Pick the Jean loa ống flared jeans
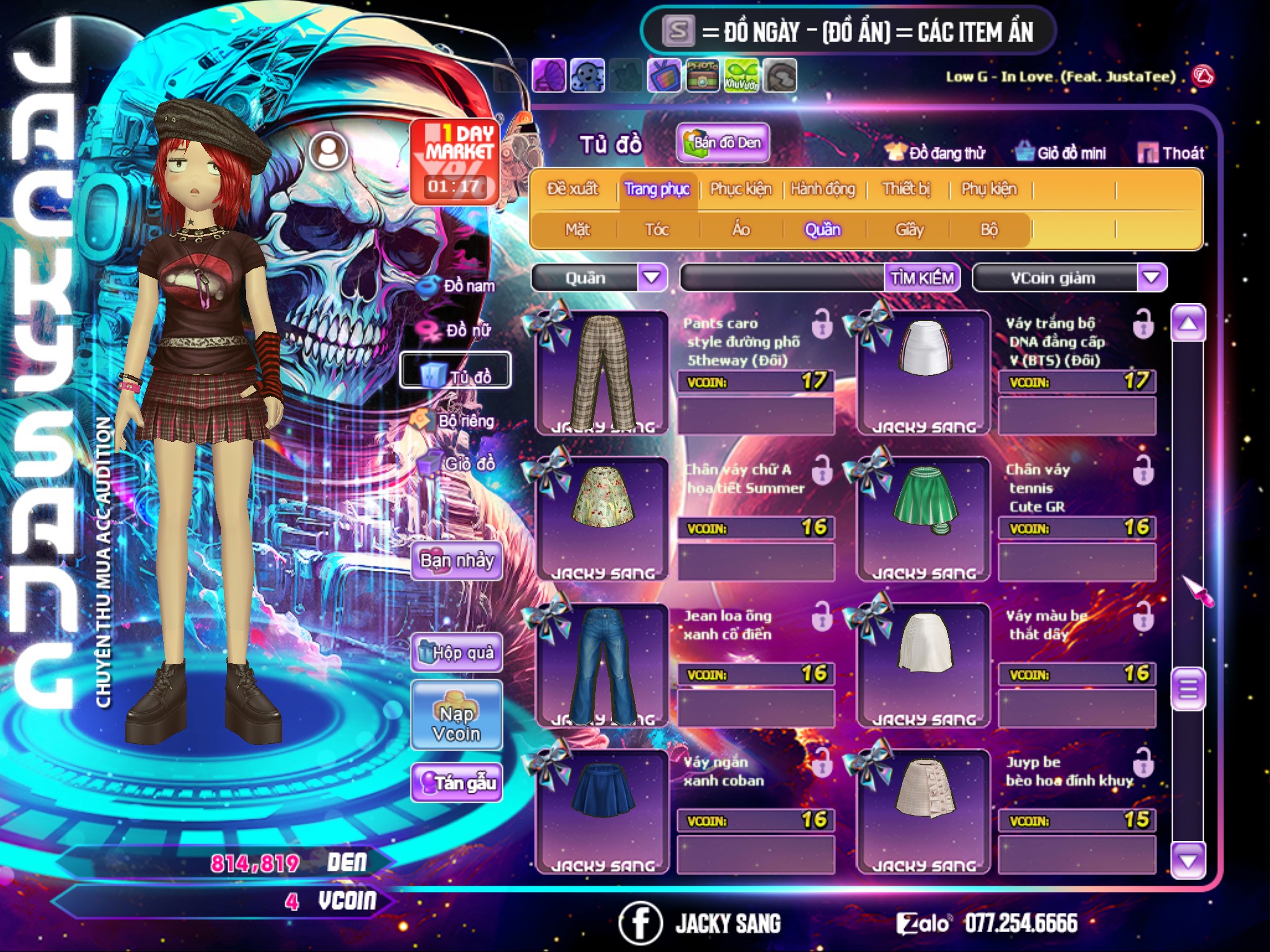This screenshot has height=952, width=1270. click(x=603, y=664)
